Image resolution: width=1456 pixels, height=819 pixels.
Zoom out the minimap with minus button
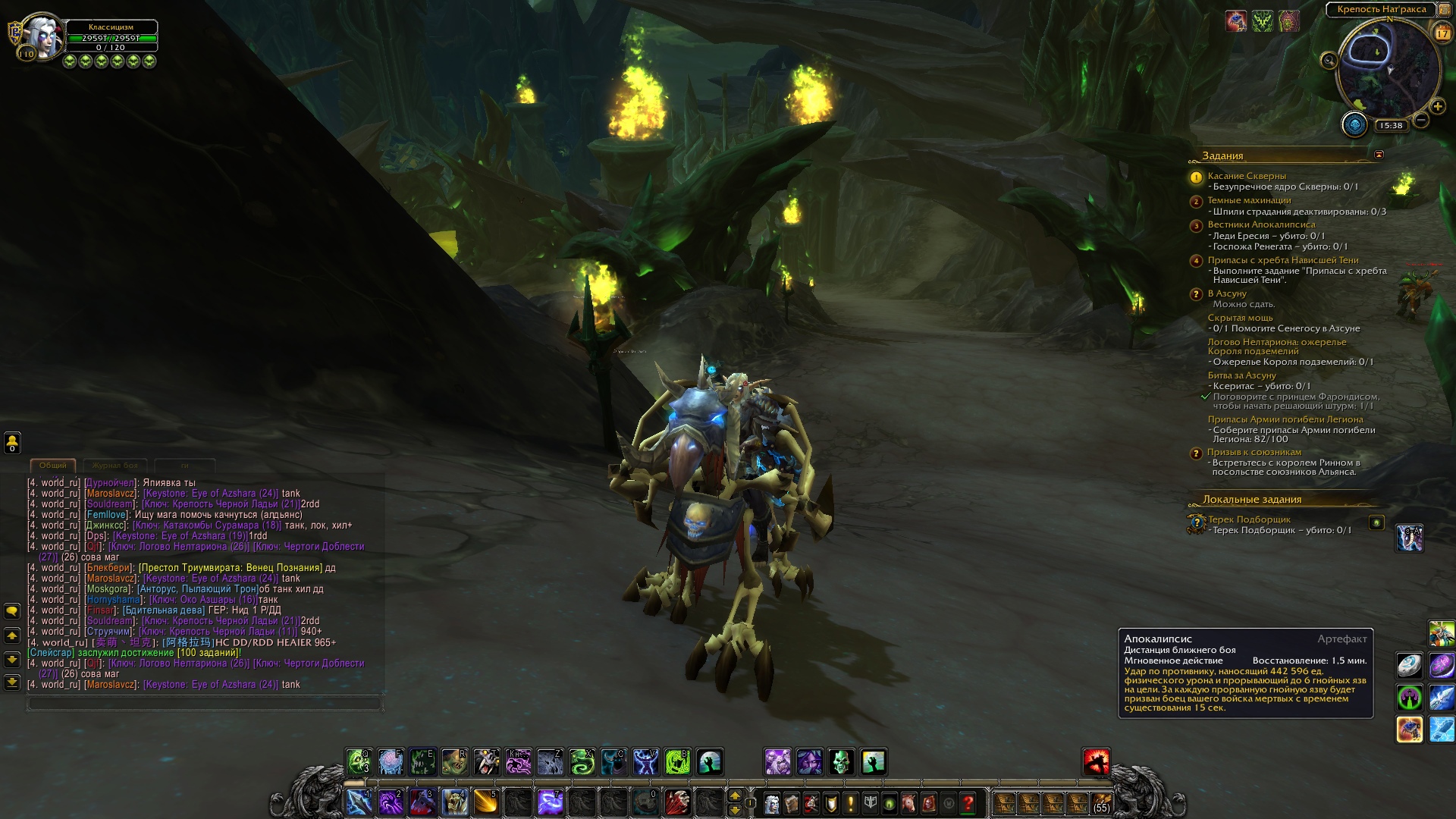[x=1421, y=120]
